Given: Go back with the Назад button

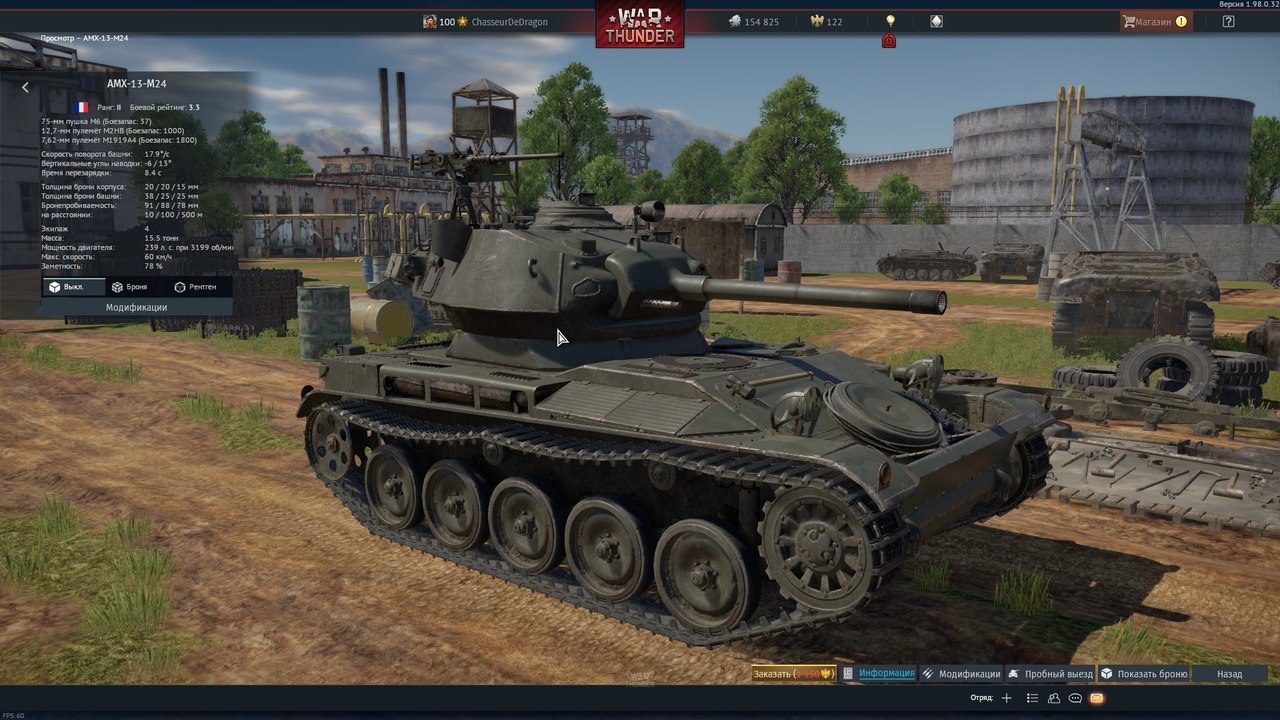Looking at the screenshot, I should point(1229,674).
